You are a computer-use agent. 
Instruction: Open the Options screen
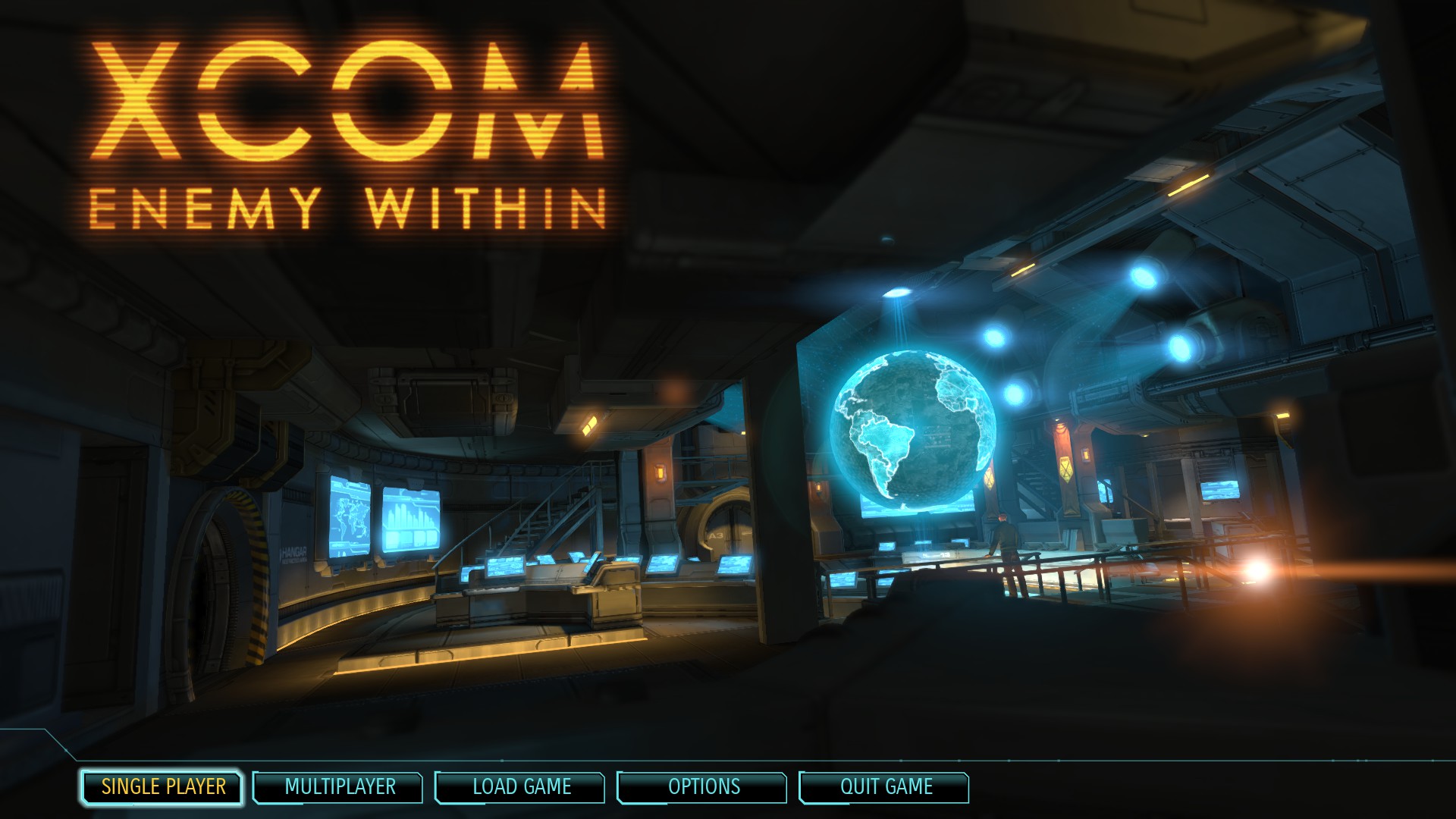point(703,787)
